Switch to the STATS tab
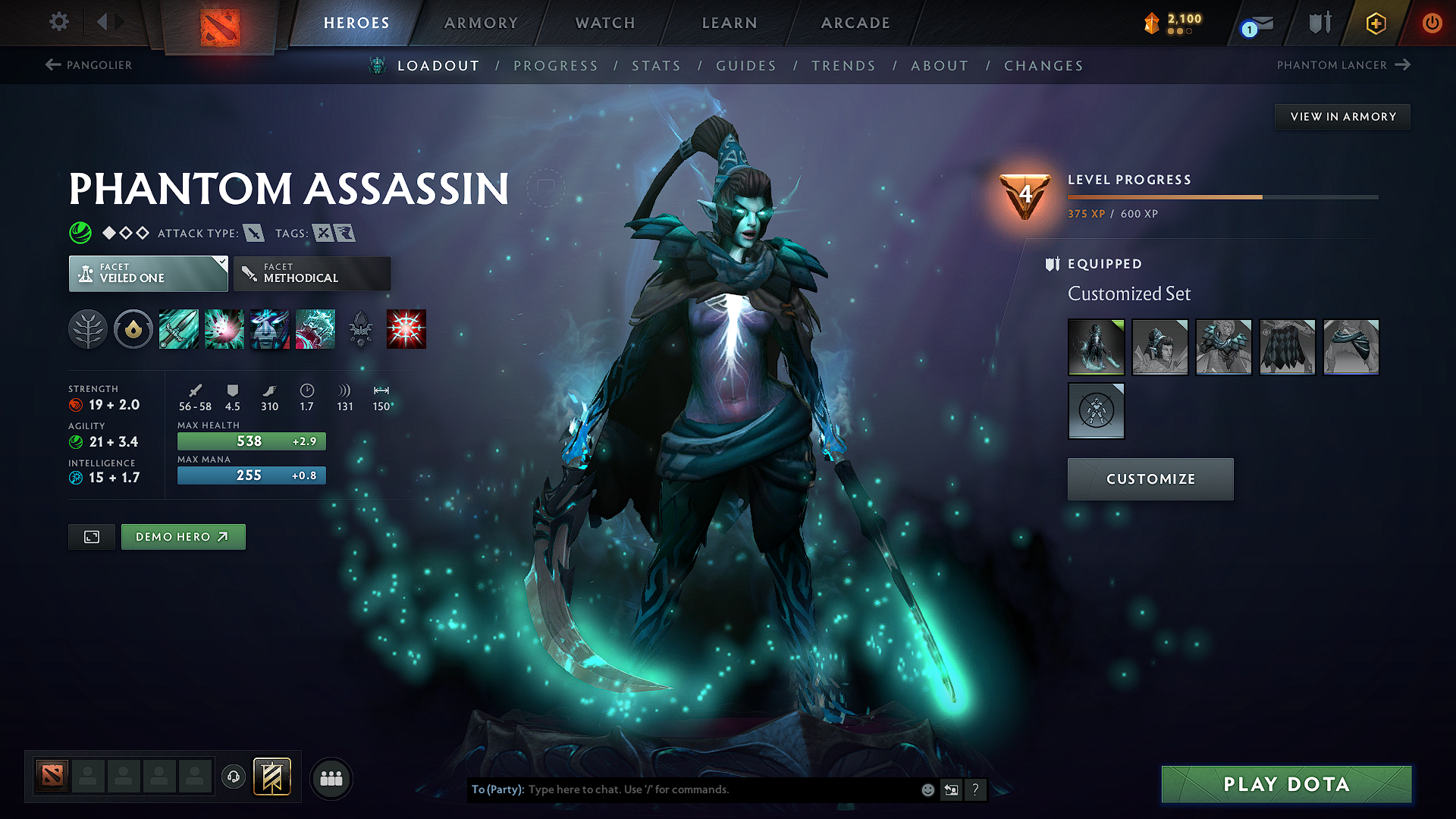The height and width of the screenshot is (819, 1456). coord(657,65)
